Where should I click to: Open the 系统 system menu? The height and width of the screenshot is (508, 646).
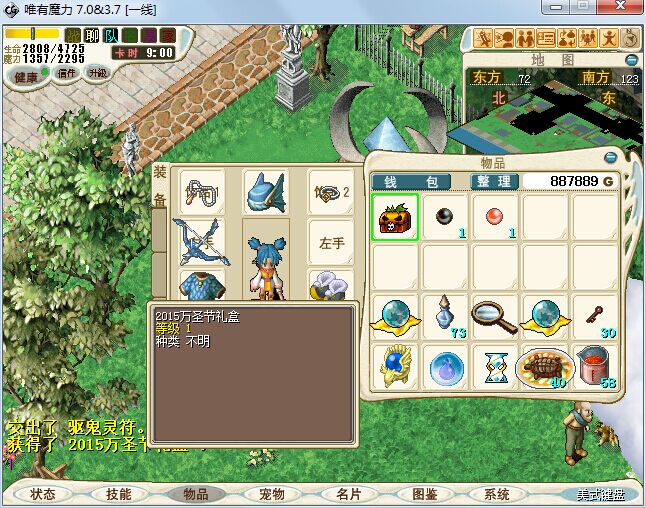click(497, 494)
